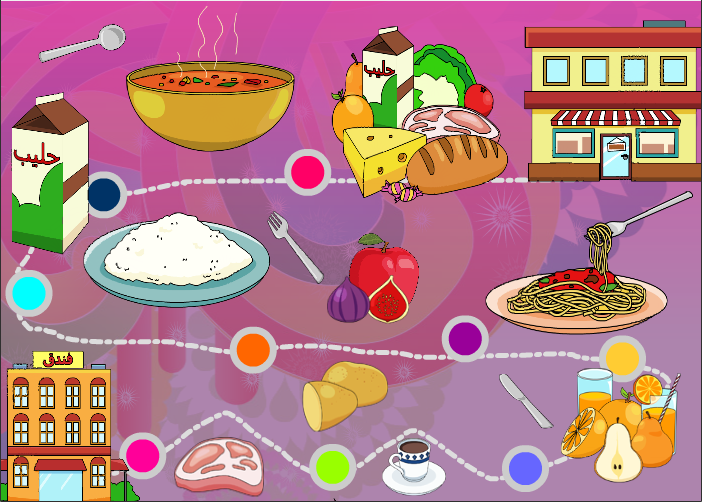Select the navy blue path circle

pos(104,193)
